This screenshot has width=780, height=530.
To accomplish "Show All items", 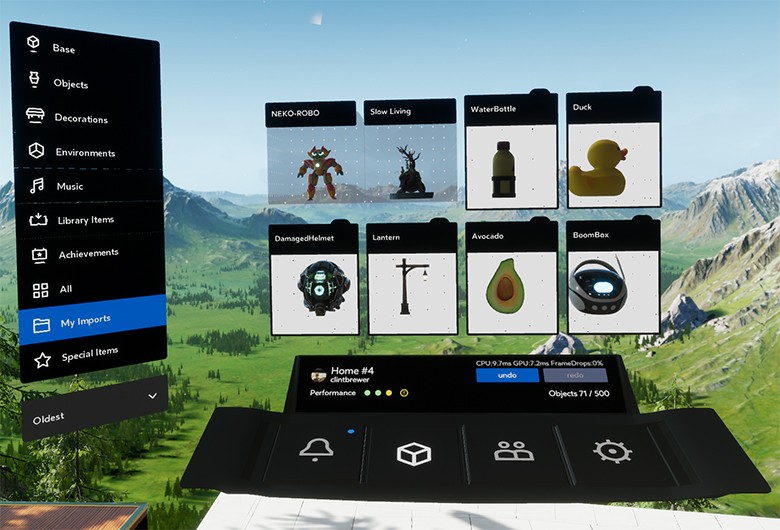I will (66, 290).
